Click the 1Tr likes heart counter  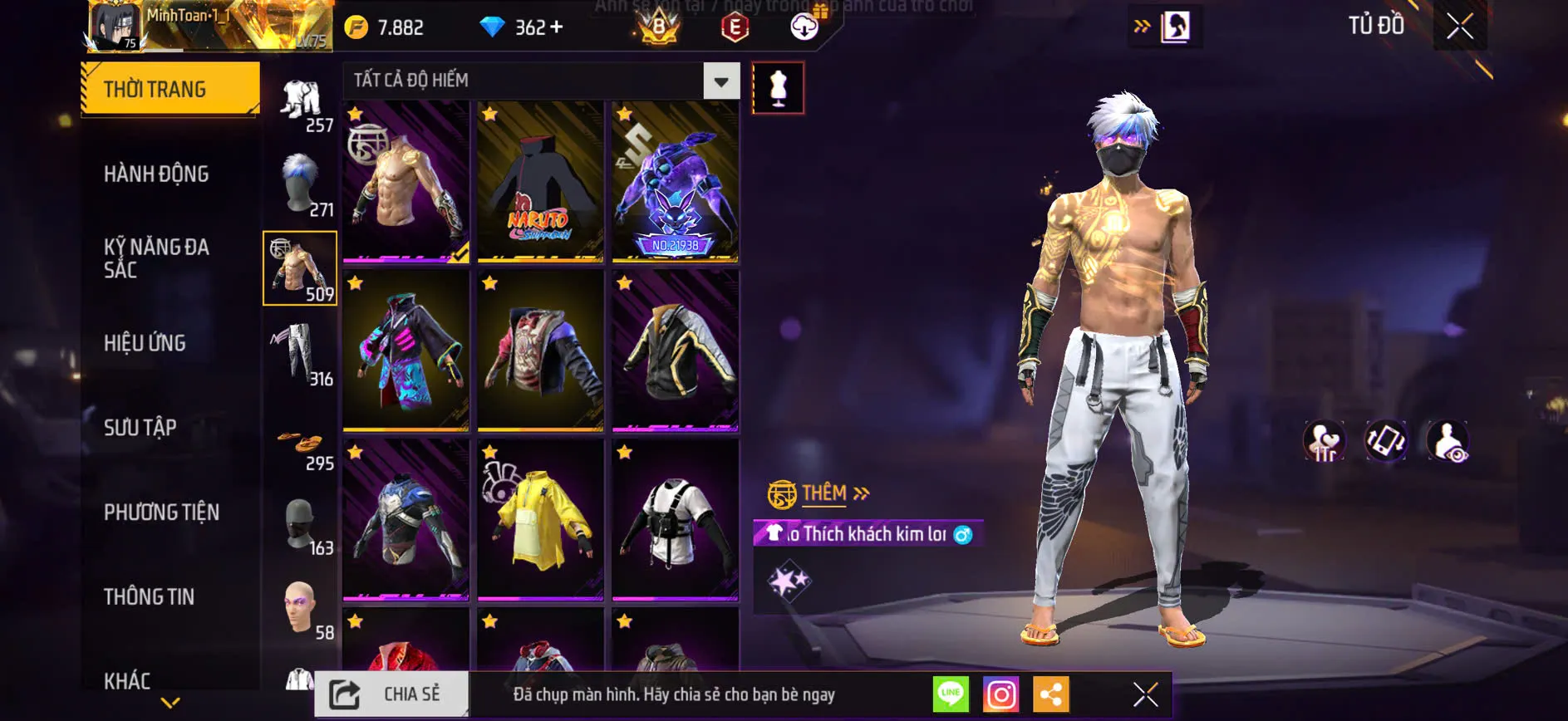tap(1324, 440)
